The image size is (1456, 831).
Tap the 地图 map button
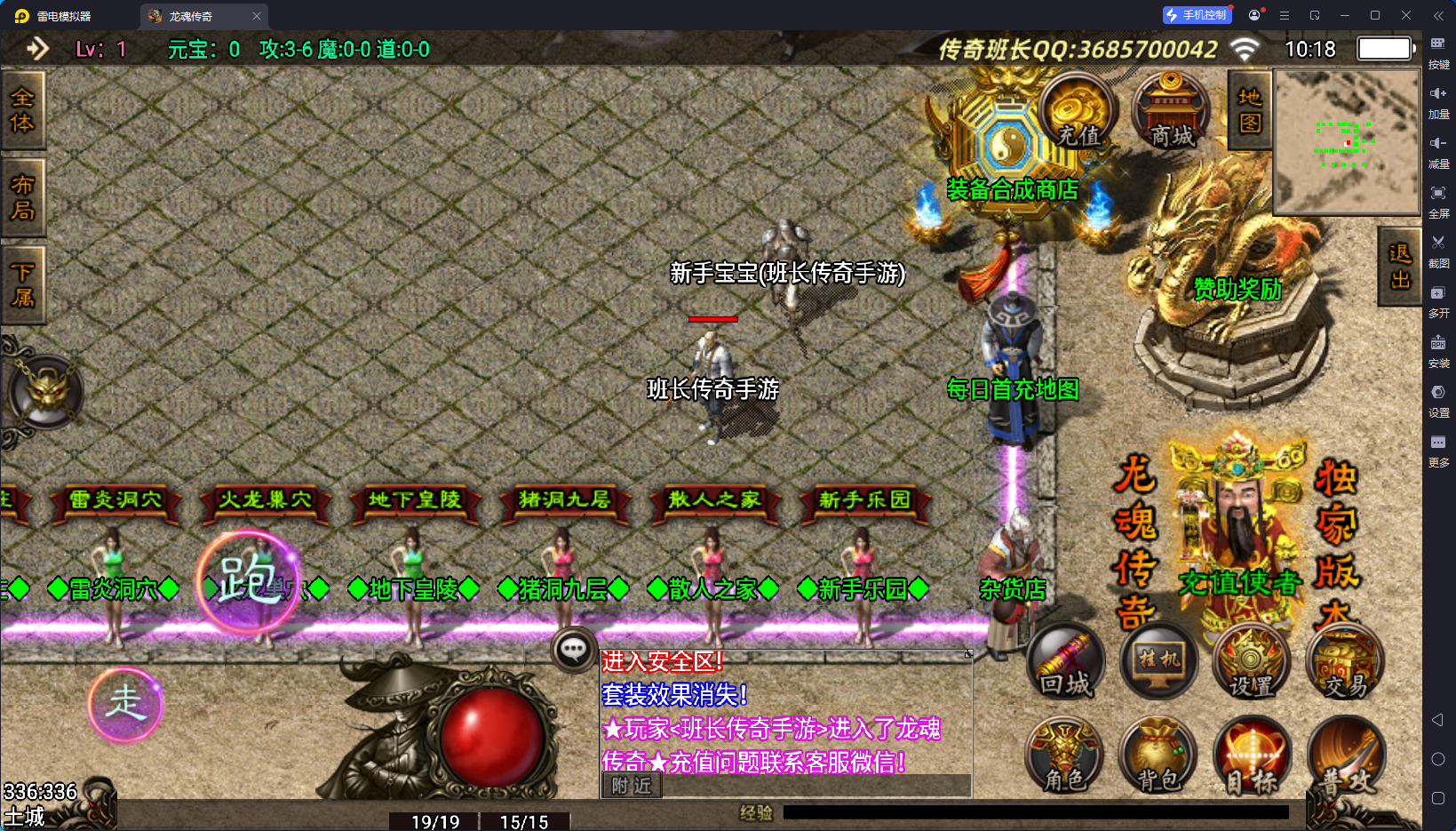(1250, 110)
